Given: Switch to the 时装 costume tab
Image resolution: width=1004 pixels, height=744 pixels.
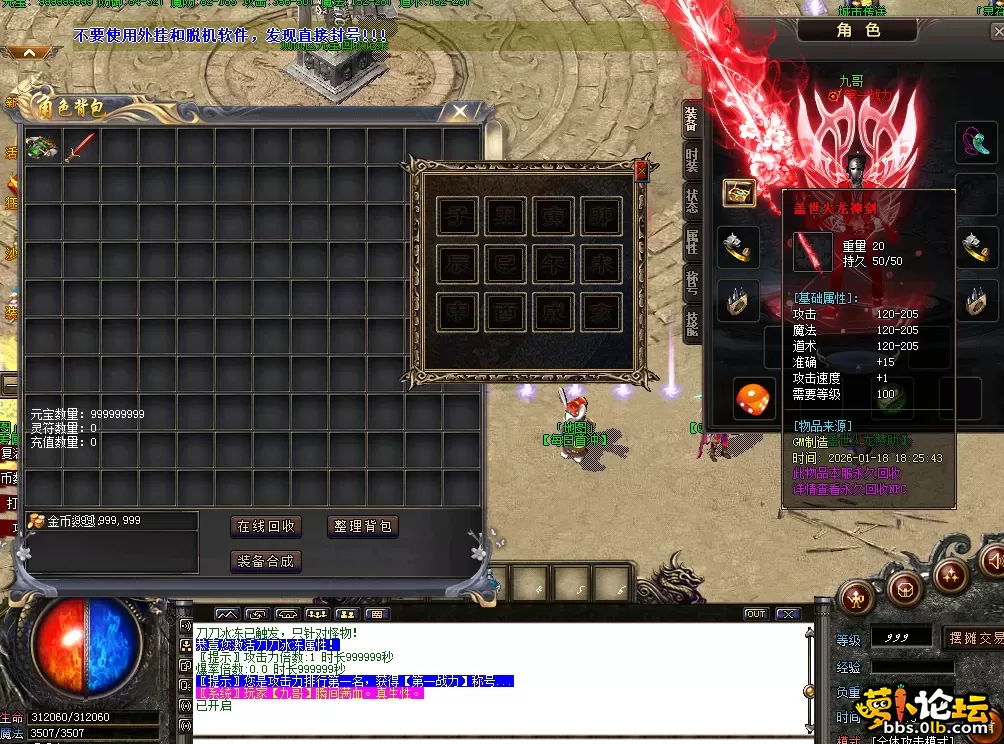Looking at the screenshot, I should pos(692,160).
